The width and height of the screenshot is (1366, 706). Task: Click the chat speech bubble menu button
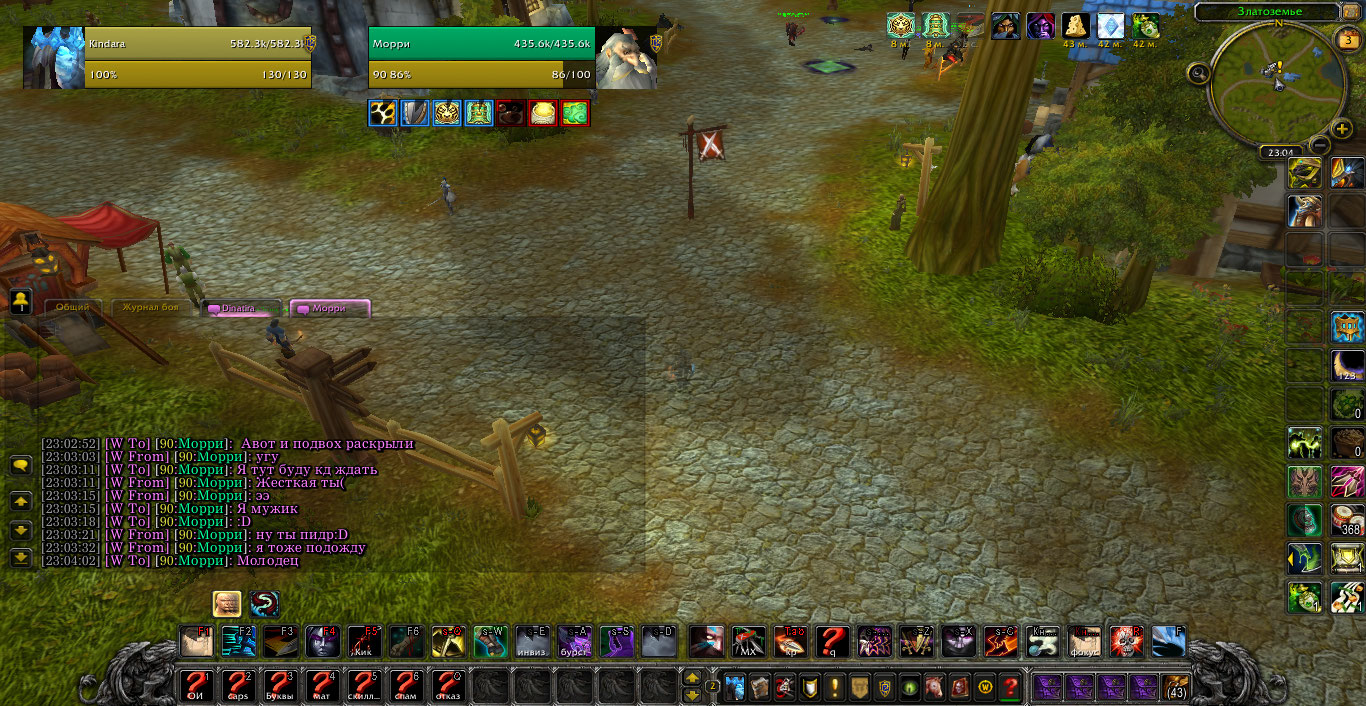coord(20,465)
